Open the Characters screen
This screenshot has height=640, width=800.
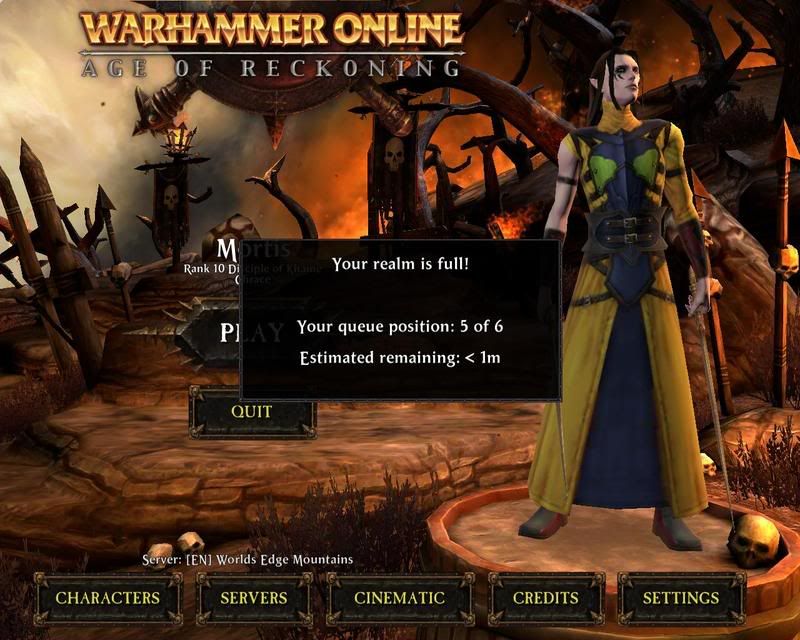[107, 598]
